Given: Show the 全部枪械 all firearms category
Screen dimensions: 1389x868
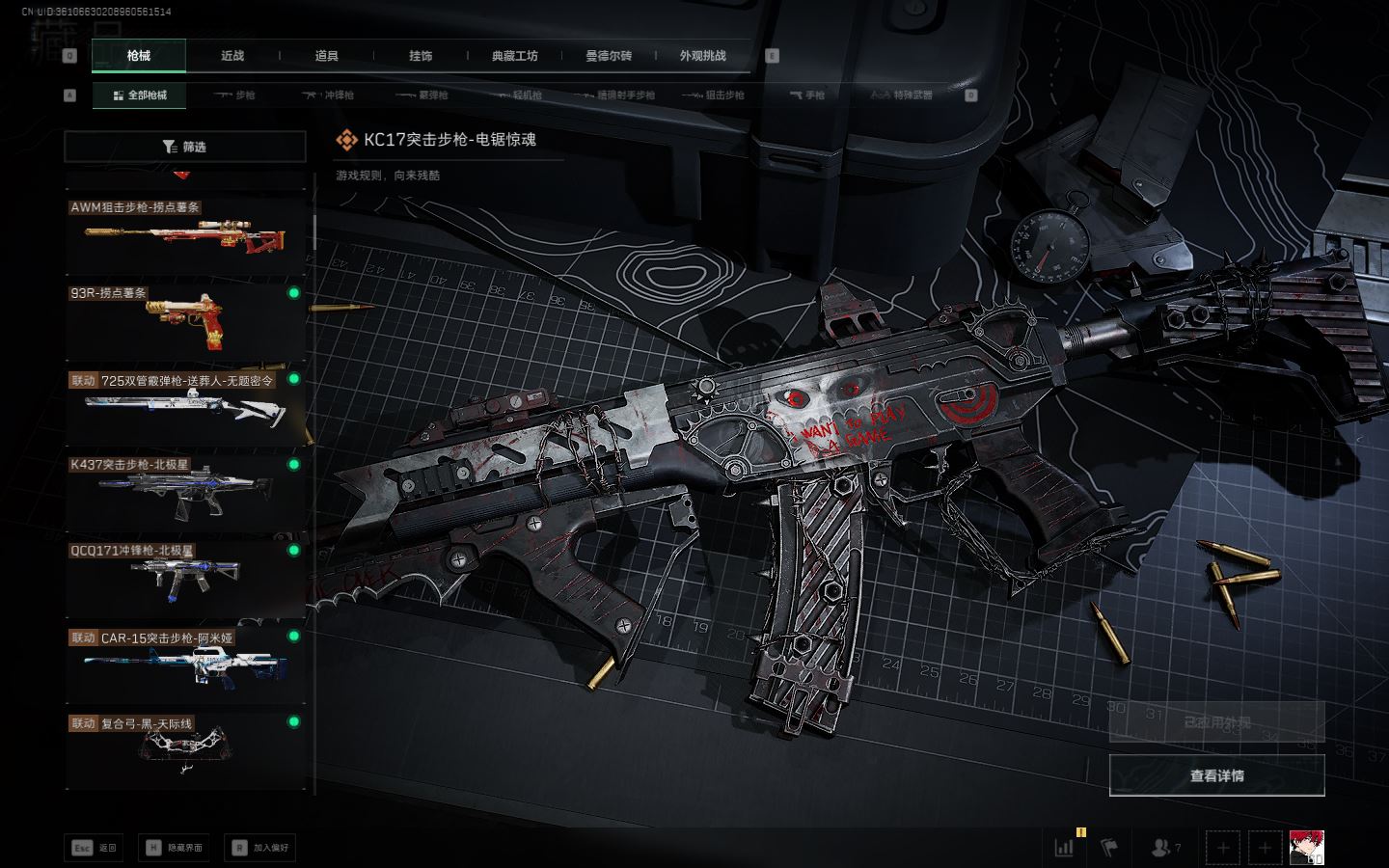Looking at the screenshot, I should pos(140,95).
